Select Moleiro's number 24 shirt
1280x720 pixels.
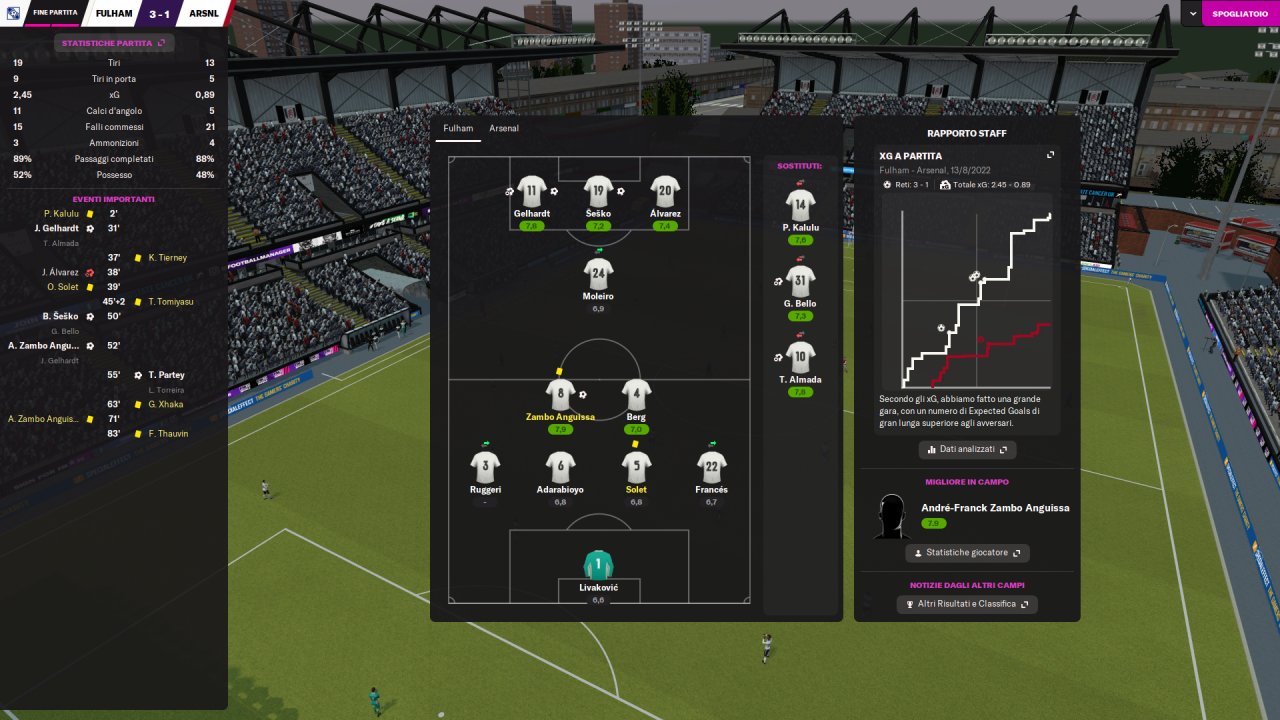click(x=598, y=274)
